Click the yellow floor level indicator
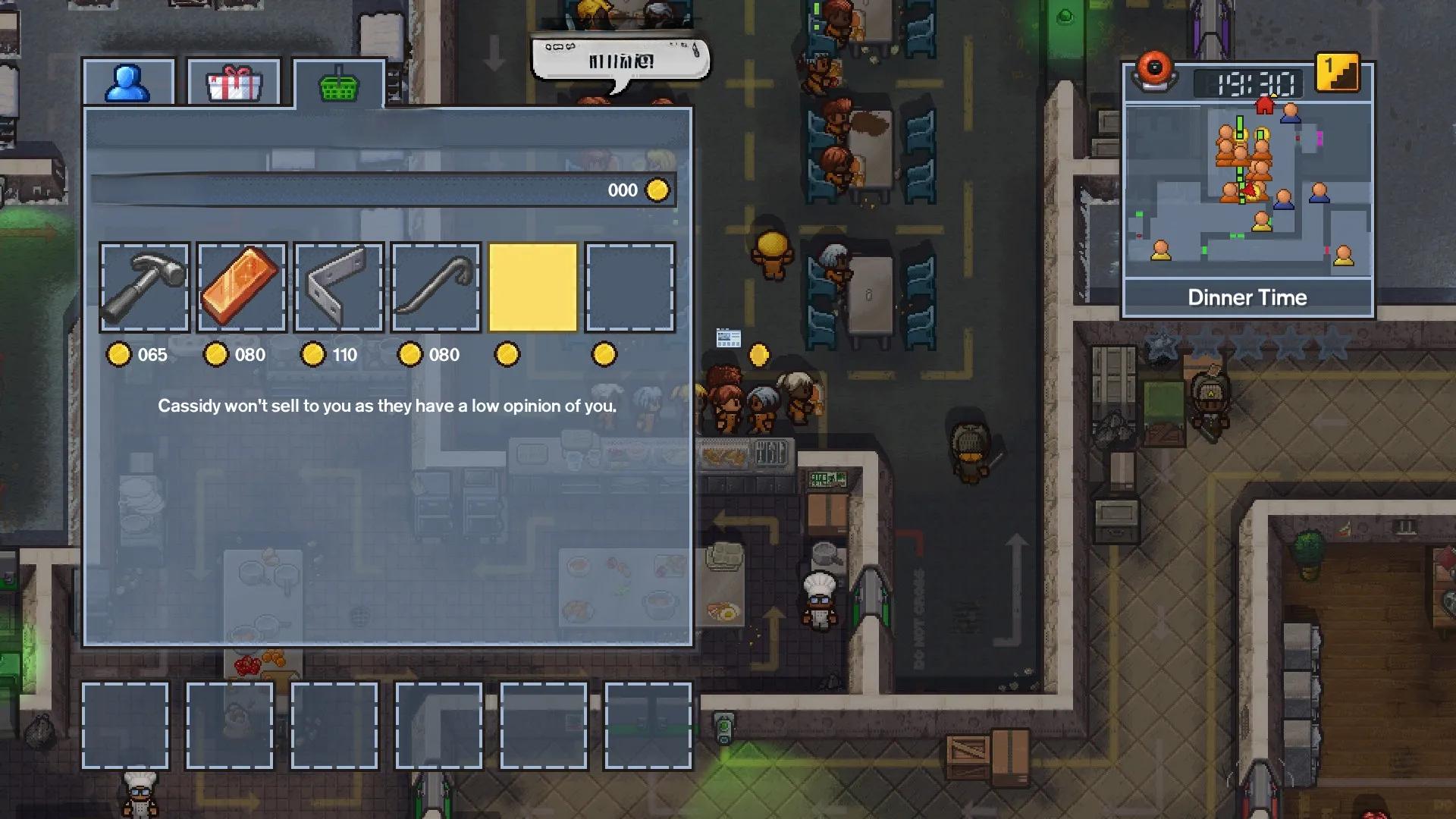 1336,74
